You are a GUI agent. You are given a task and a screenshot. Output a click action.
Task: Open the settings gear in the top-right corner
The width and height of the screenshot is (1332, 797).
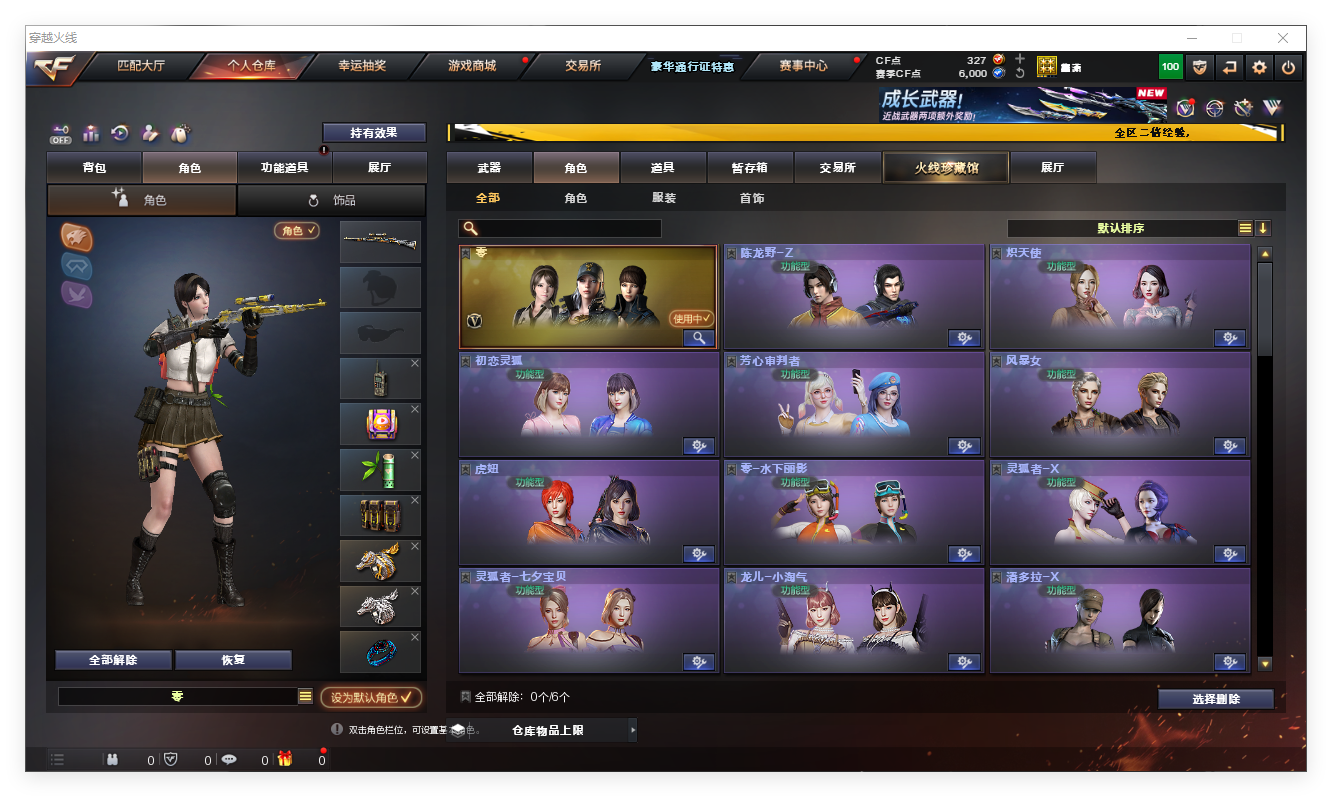[x=1258, y=66]
